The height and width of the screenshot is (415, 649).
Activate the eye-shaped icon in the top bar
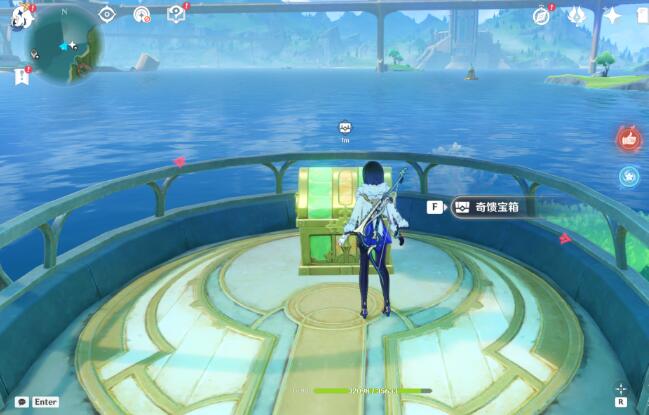[107, 14]
